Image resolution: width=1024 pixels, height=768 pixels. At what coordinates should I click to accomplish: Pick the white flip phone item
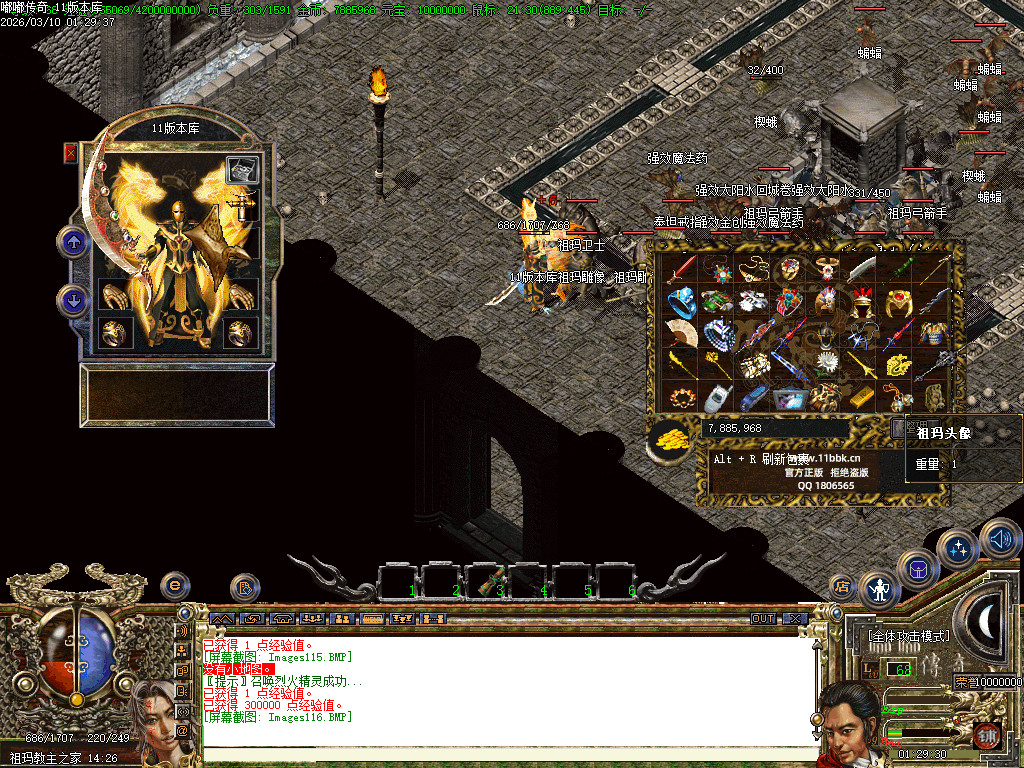[x=717, y=397]
